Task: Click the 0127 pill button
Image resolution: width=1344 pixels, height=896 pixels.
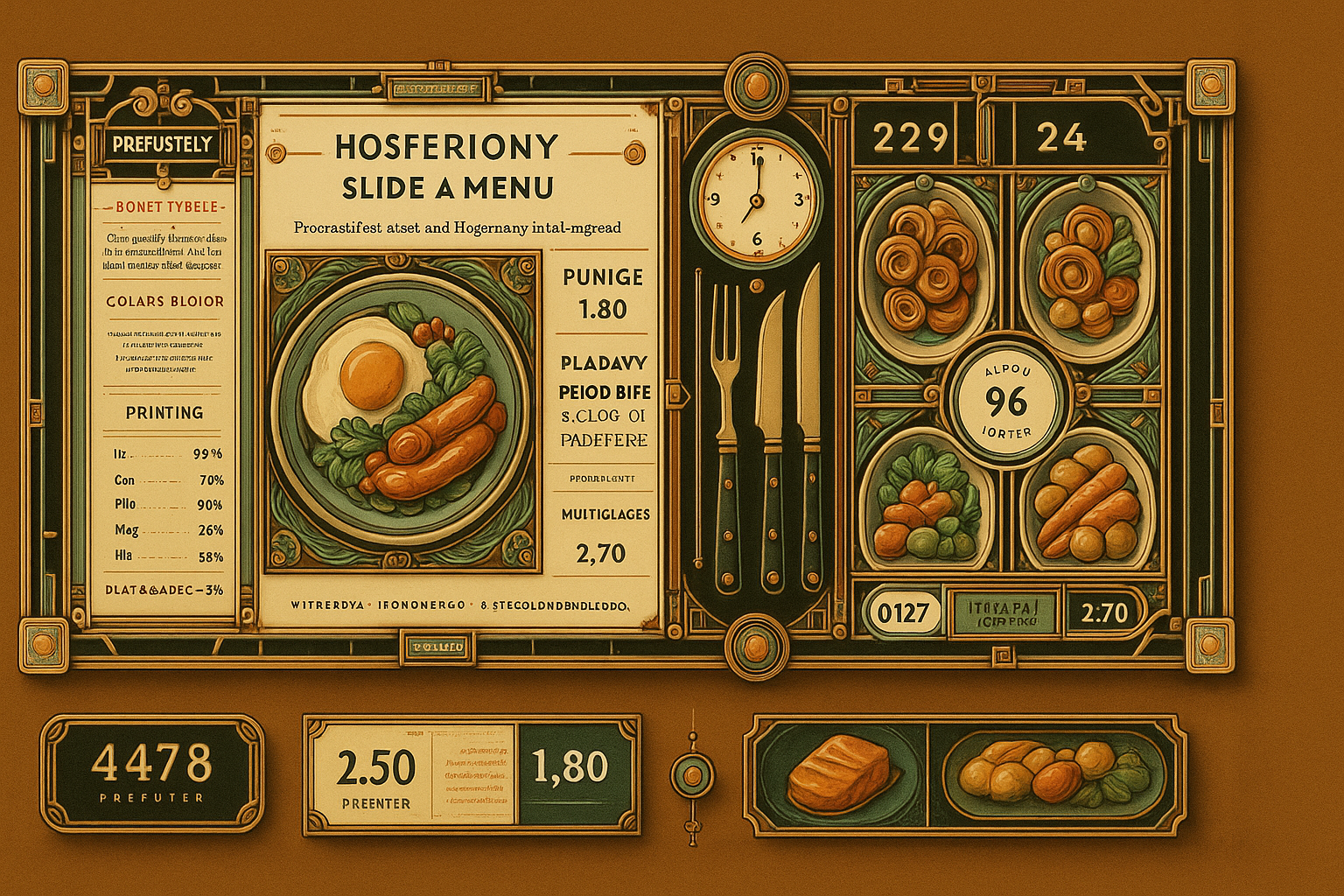Action: point(902,612)
